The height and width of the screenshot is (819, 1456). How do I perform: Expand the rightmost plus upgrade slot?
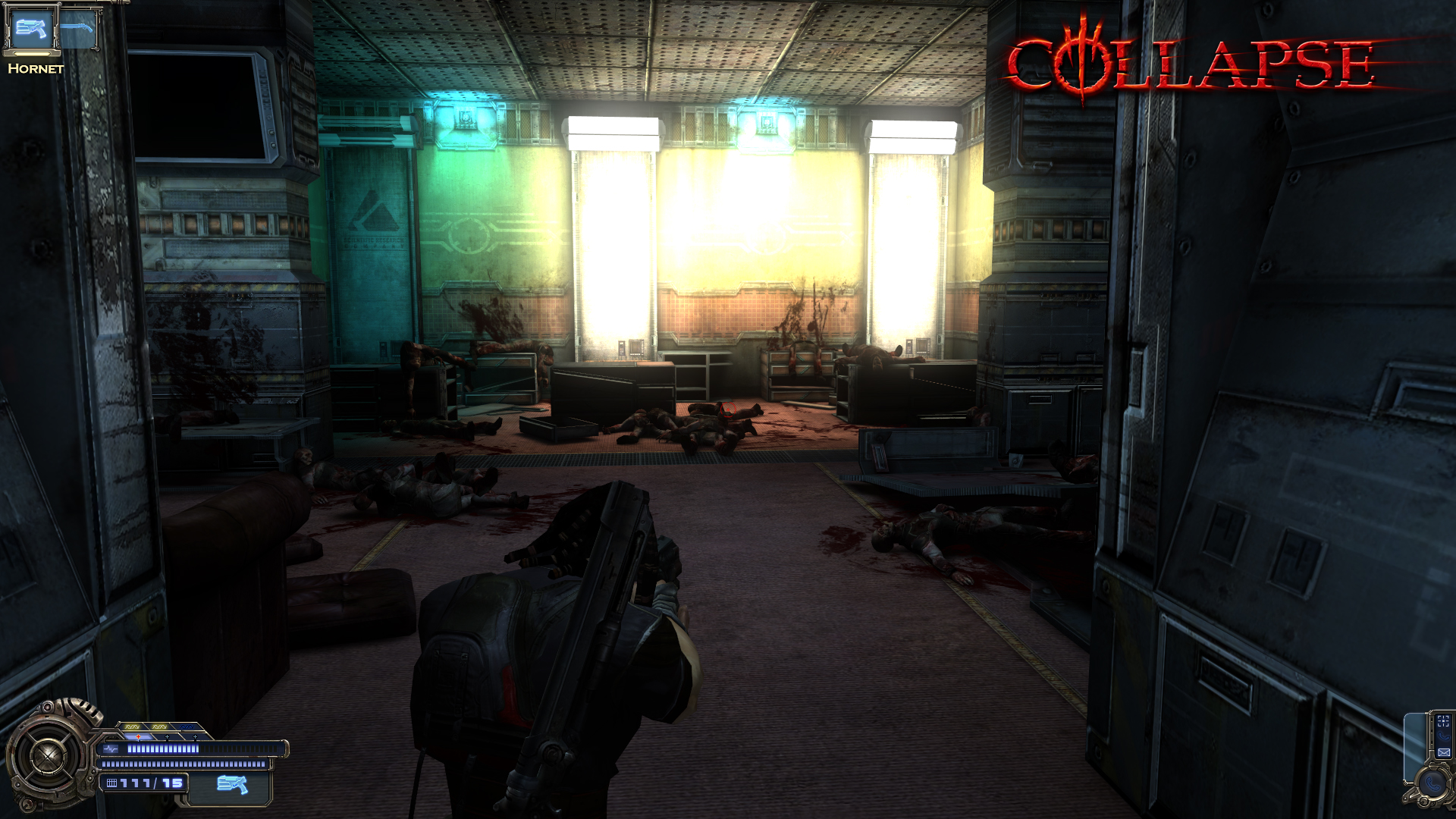pyautogui.click(x=195, y=736)
